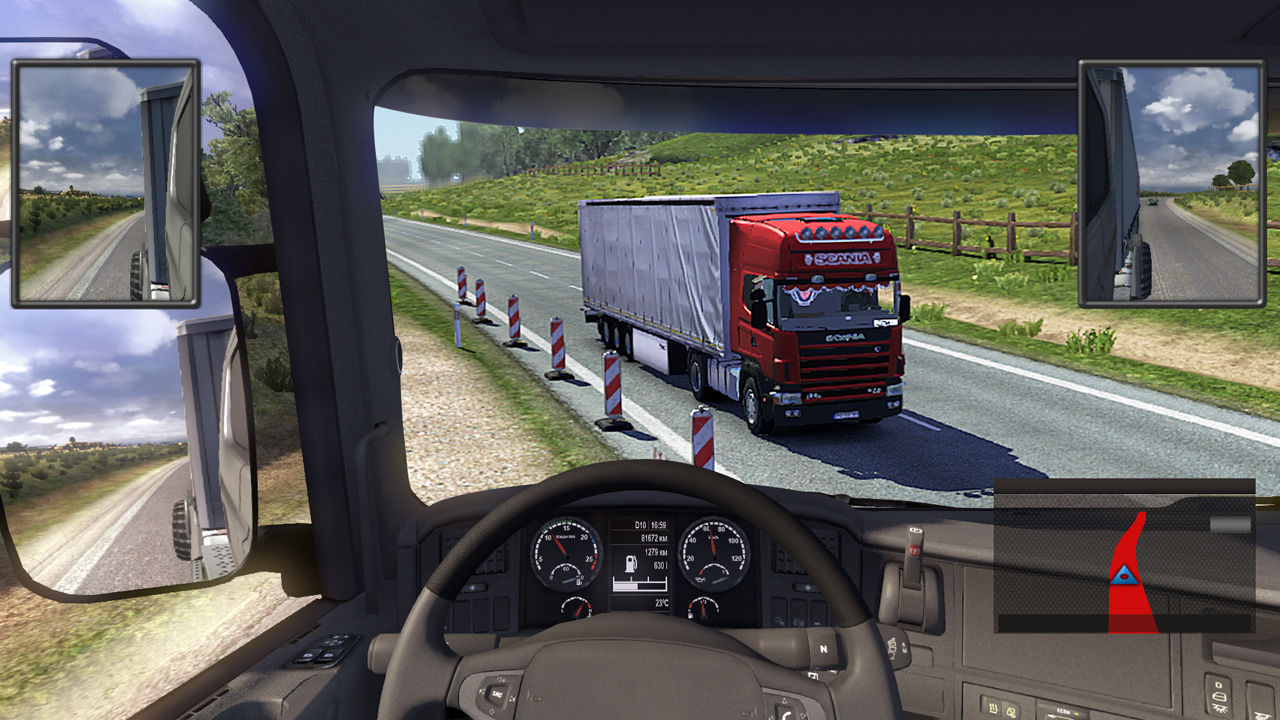Select the right virtual mirror overlay
This screenshot has width=1280, height=720.
pos(1170,182)
